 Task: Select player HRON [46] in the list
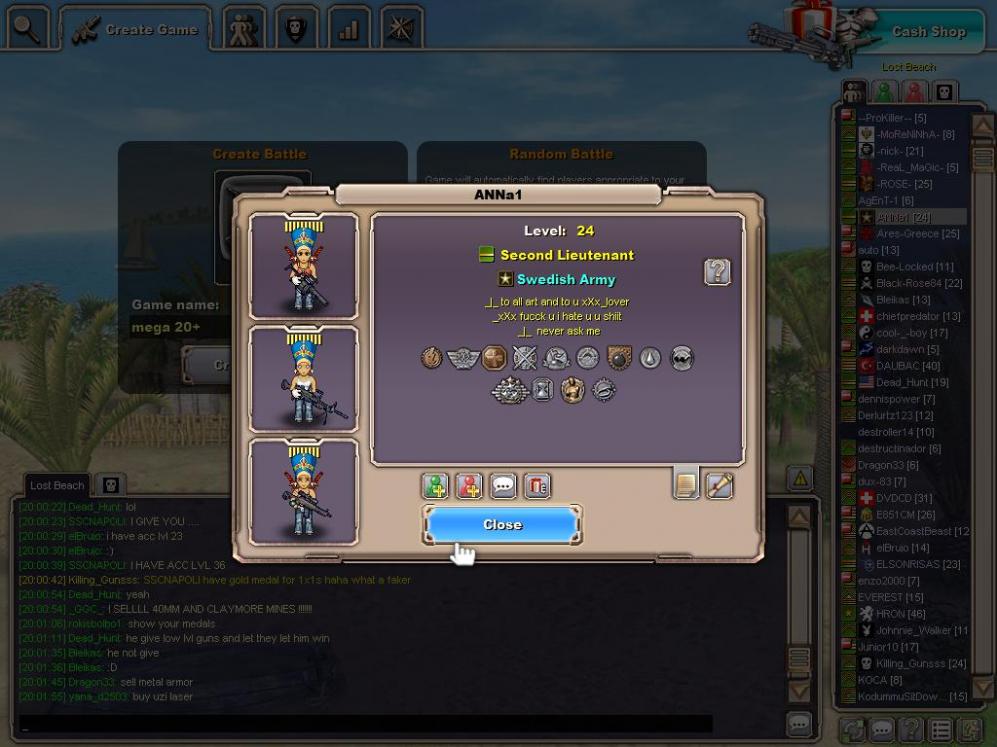tap(900, 613)
